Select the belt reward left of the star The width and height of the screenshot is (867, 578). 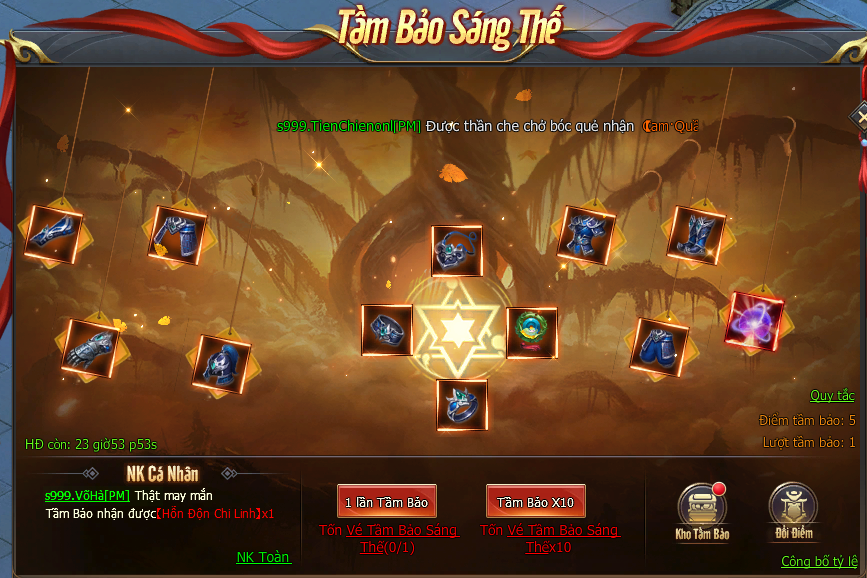click(387, 330)
